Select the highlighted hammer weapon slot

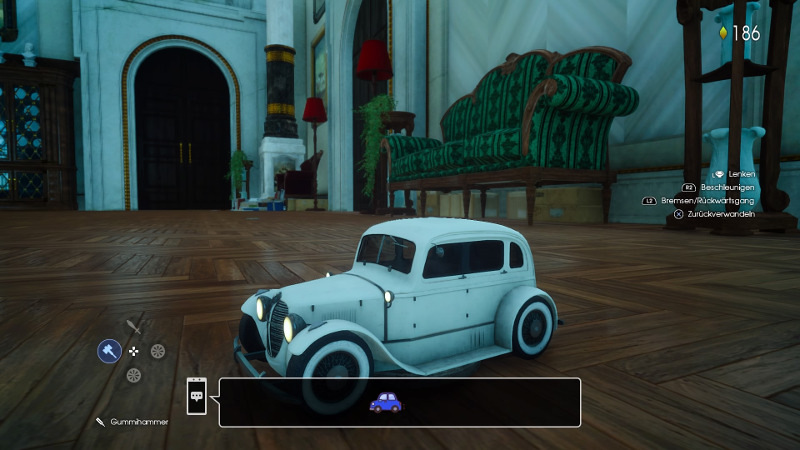109,350
